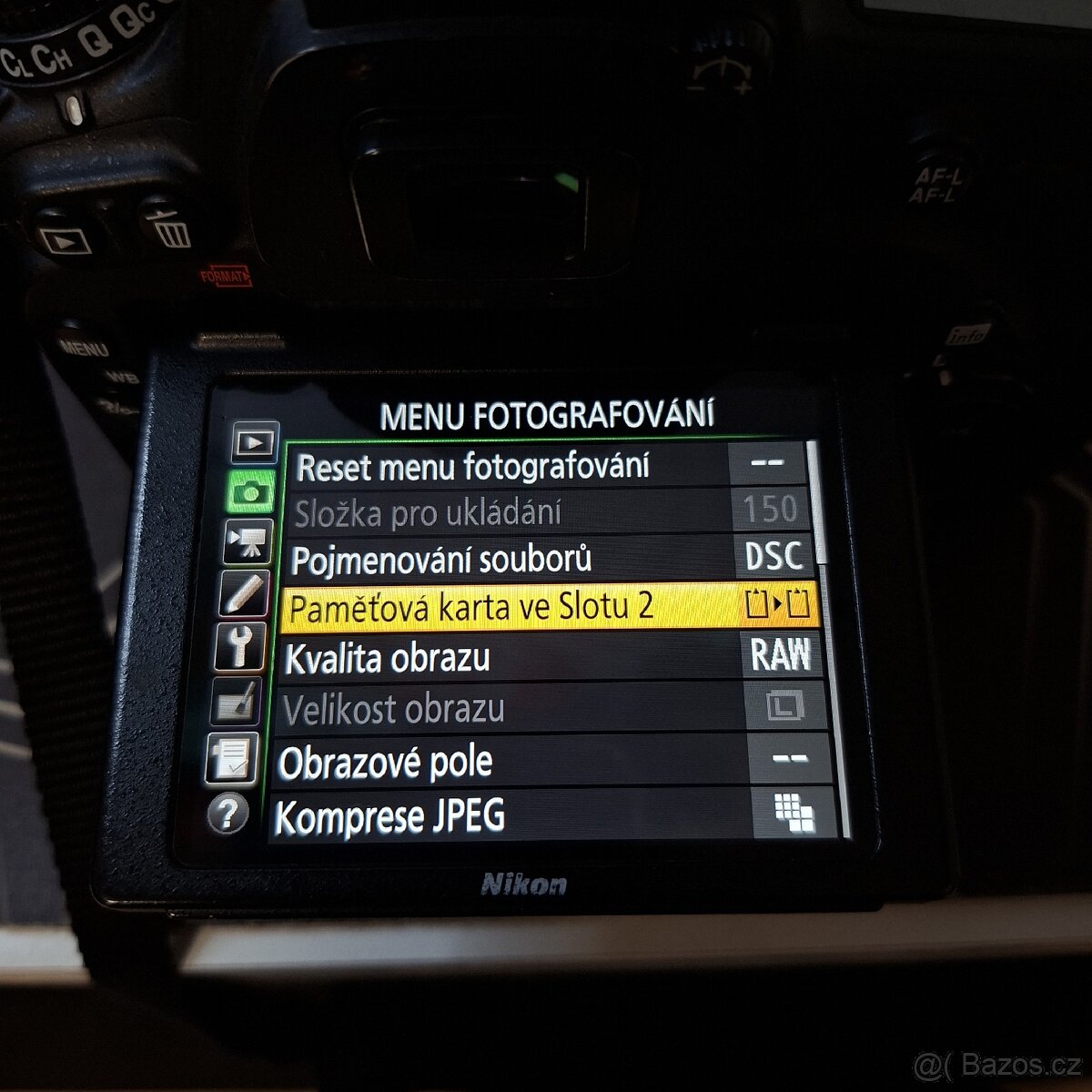Screen dimensions: 1092x1092
Task: Show the checklist My Menu tab
Action: coord(231,757)
